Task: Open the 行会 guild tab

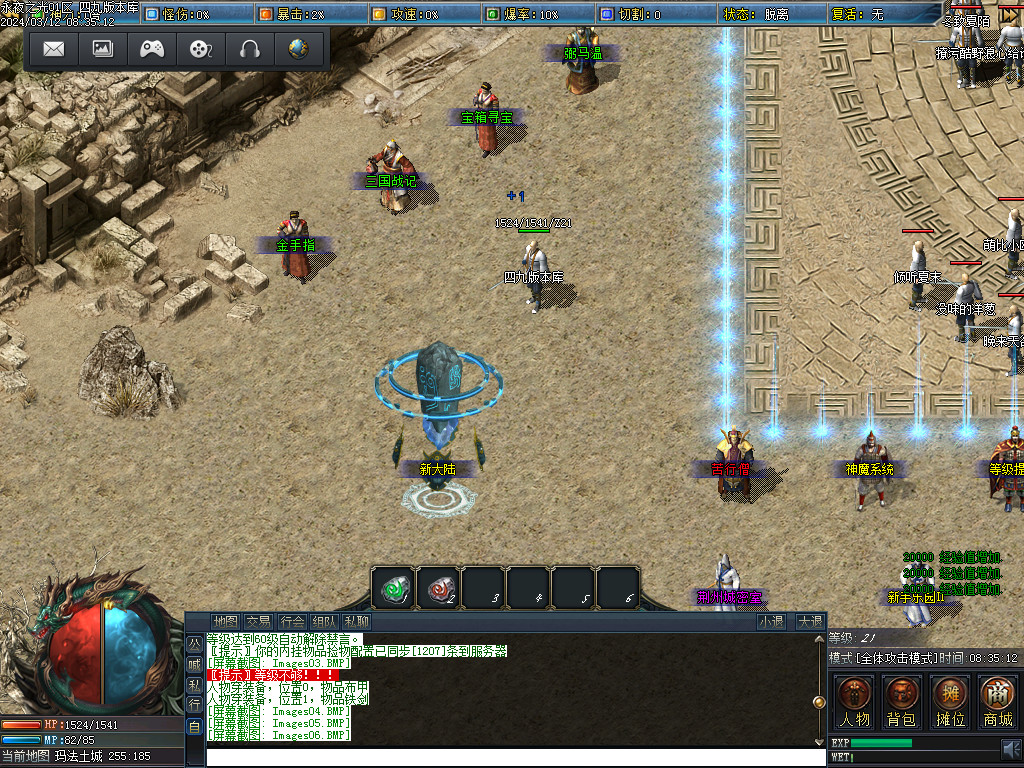Action: [x=291, y=622]
